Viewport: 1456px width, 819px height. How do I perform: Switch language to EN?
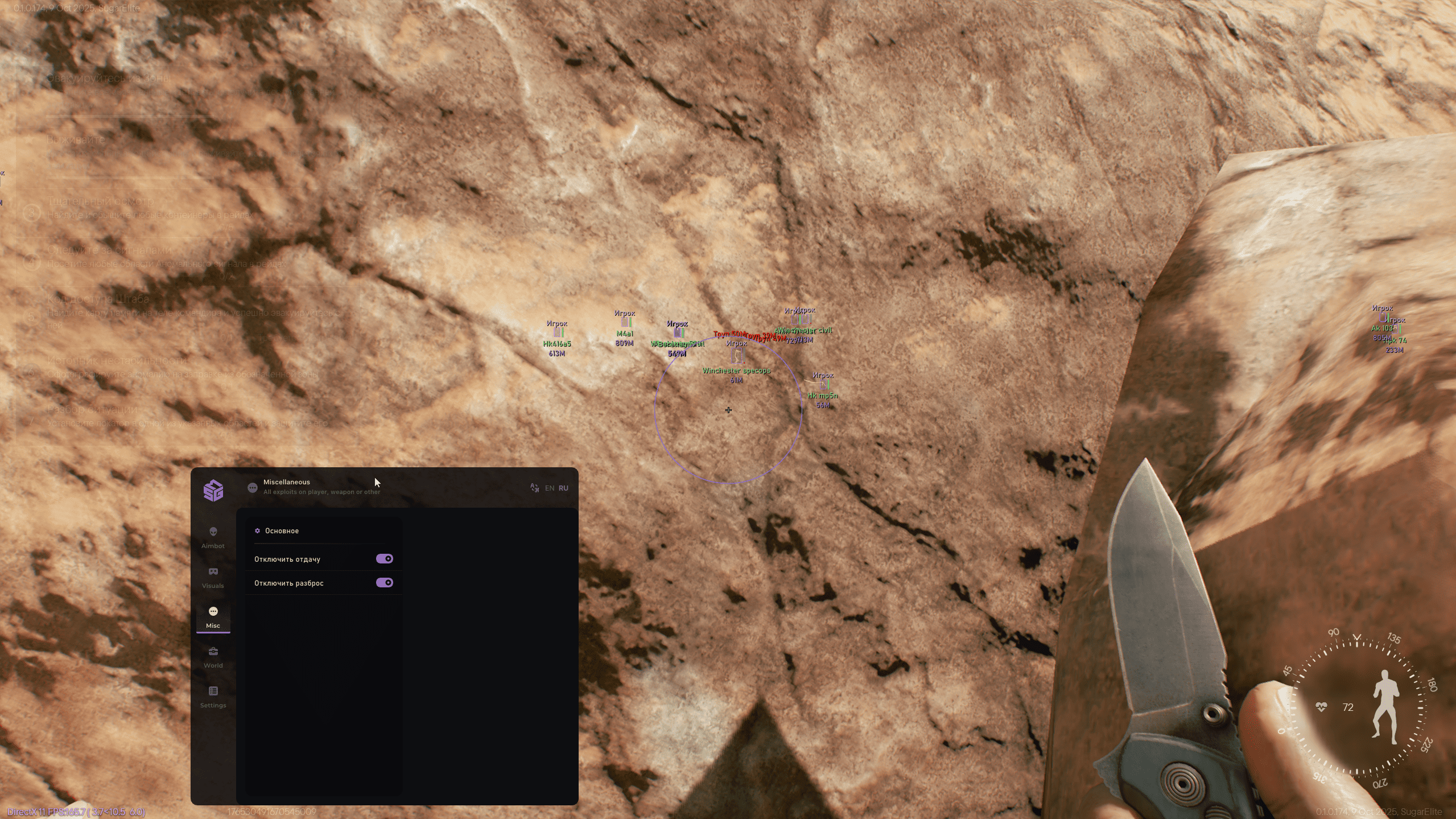(x=549, y=488)
